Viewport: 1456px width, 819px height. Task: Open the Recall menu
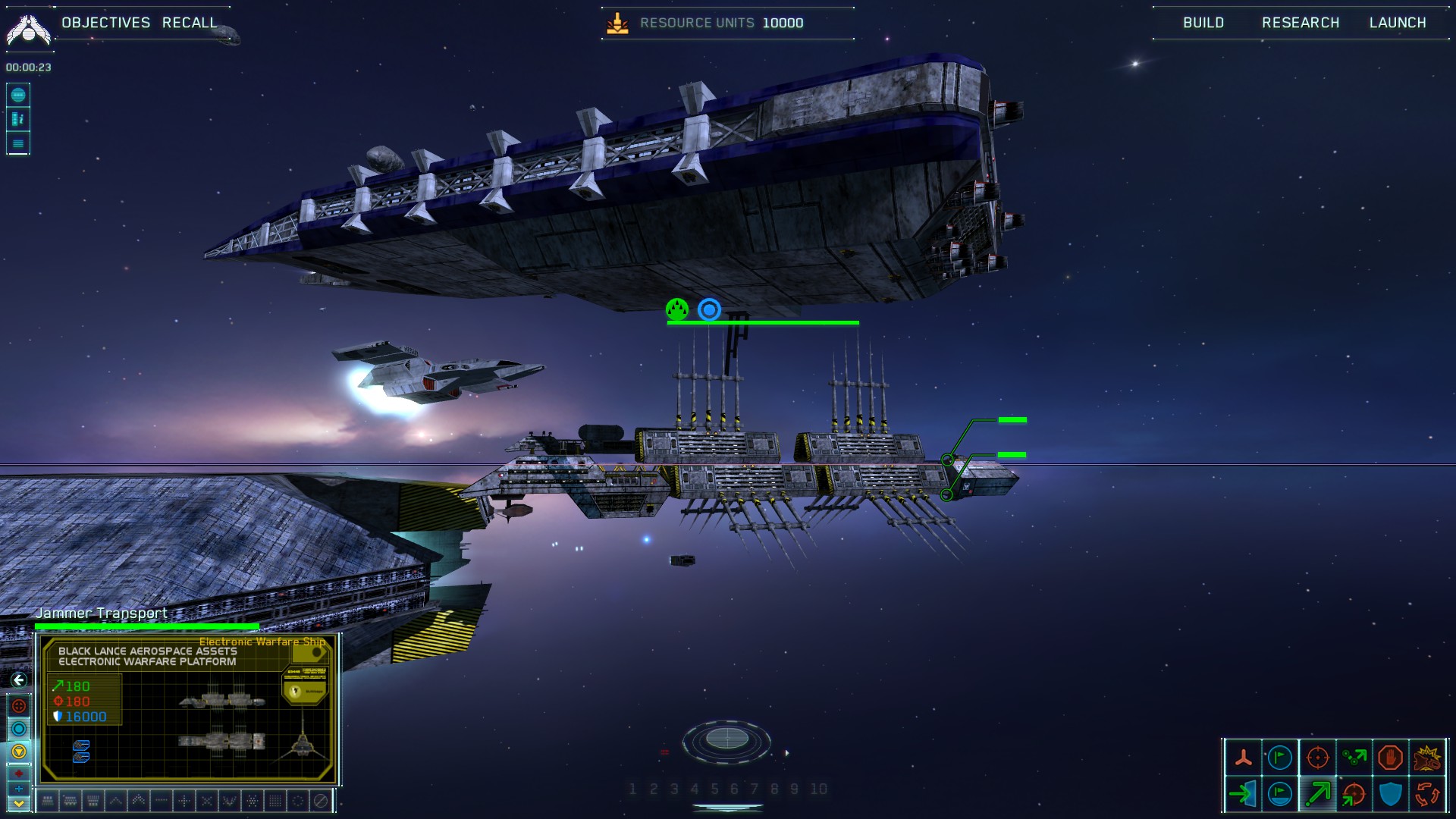coord(190,23)
